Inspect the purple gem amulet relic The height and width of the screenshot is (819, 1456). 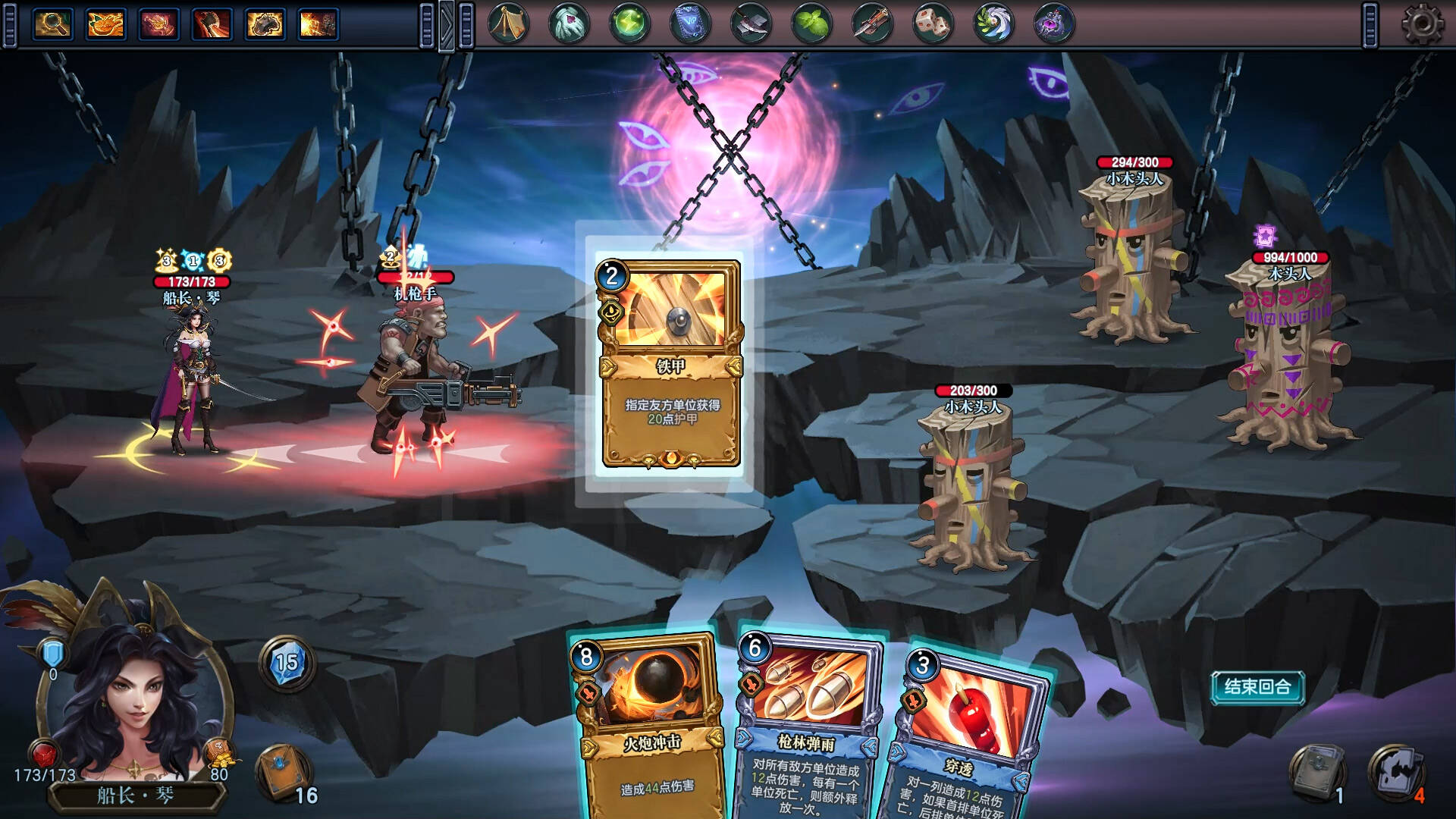[x=1054, y=24]
